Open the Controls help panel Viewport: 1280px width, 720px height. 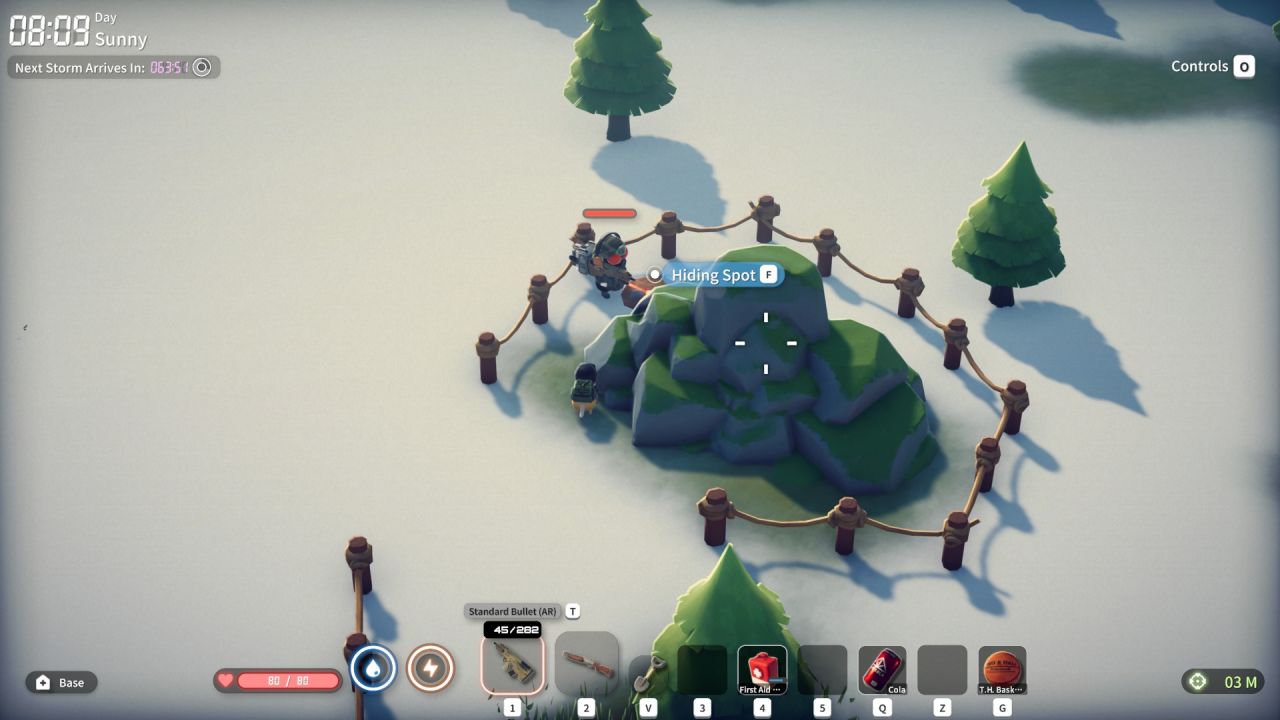1213,67
